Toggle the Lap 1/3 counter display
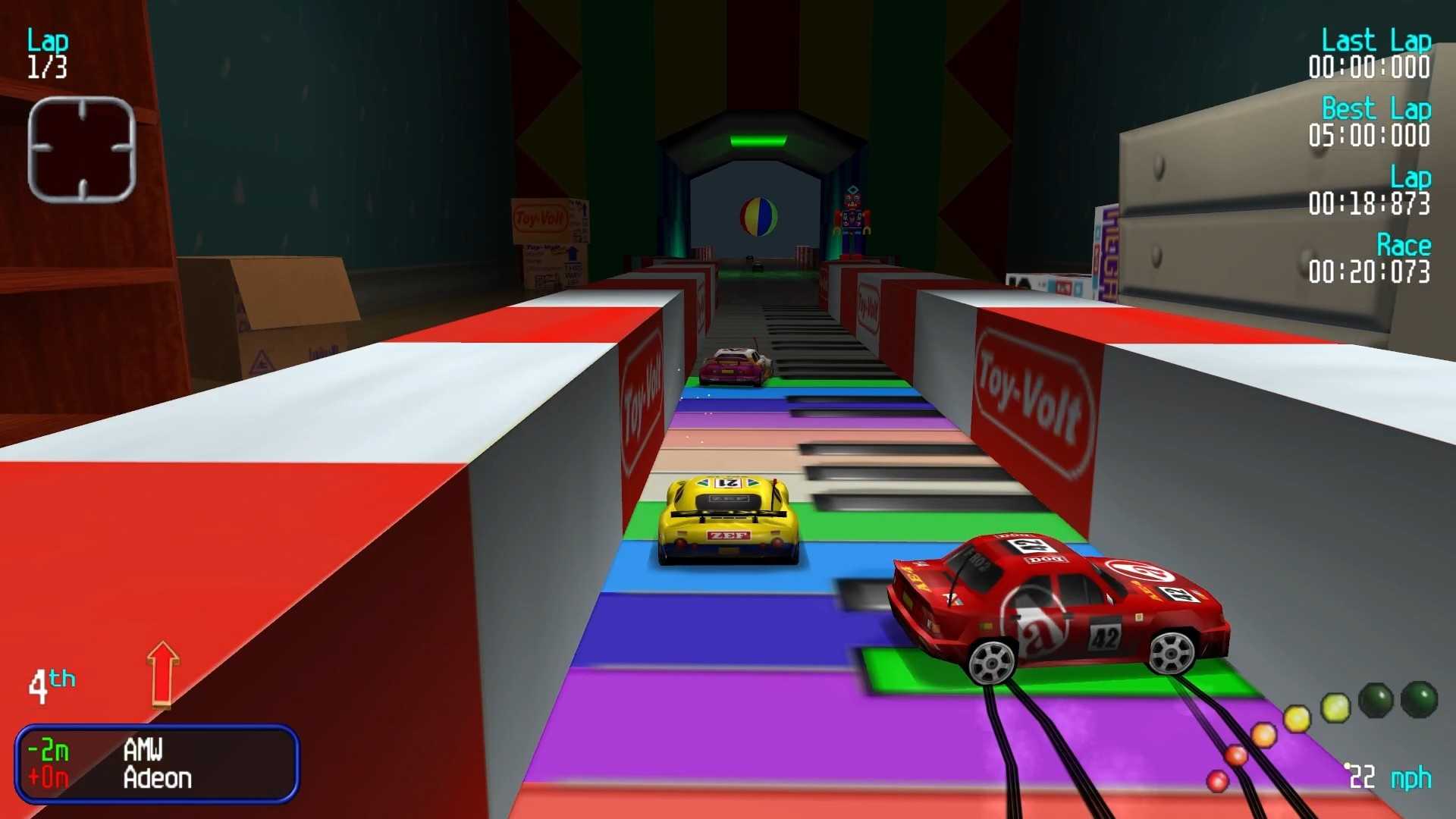 click(x=47, y=53)
